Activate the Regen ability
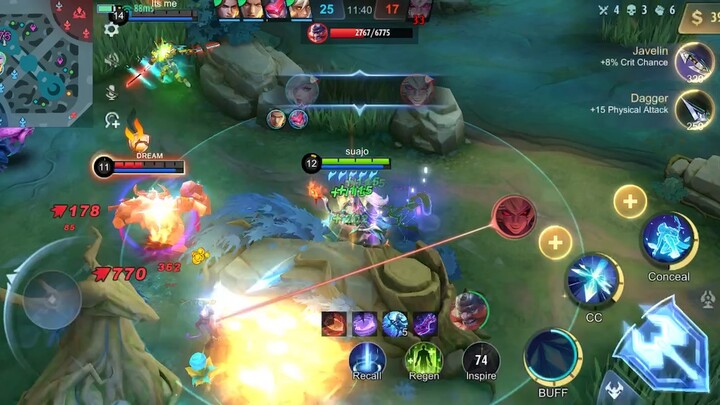720x405 pixels. click(x=423, y=360)
